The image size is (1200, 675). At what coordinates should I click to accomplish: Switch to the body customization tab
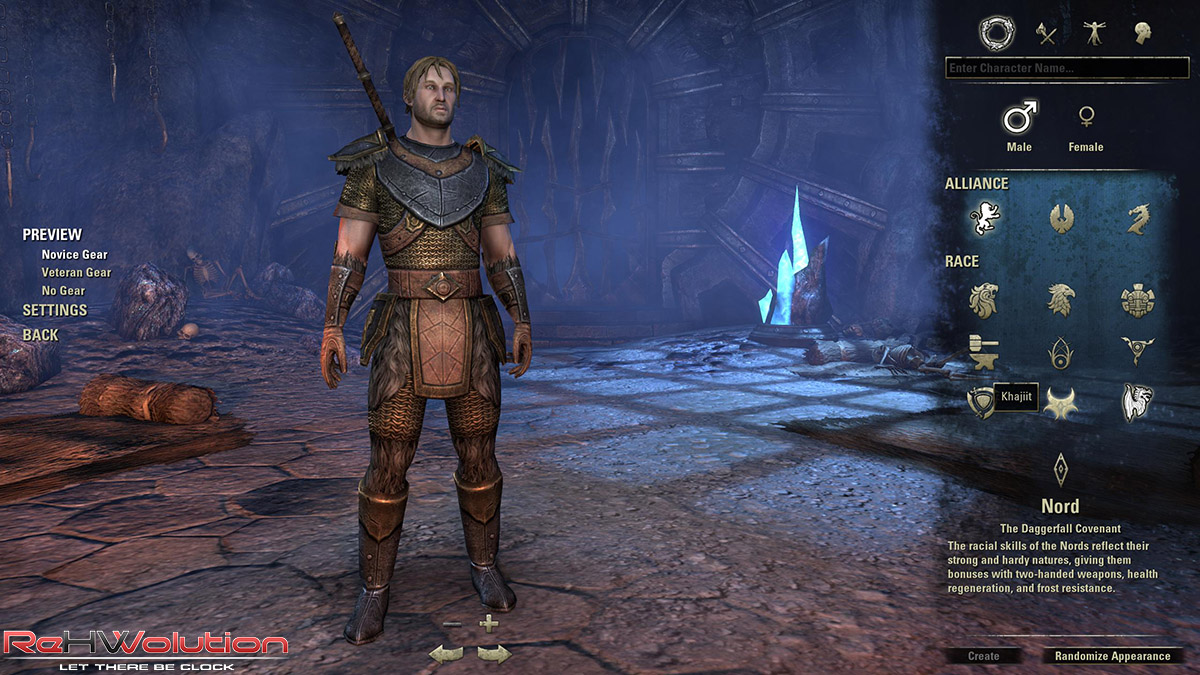[1094, 33]
